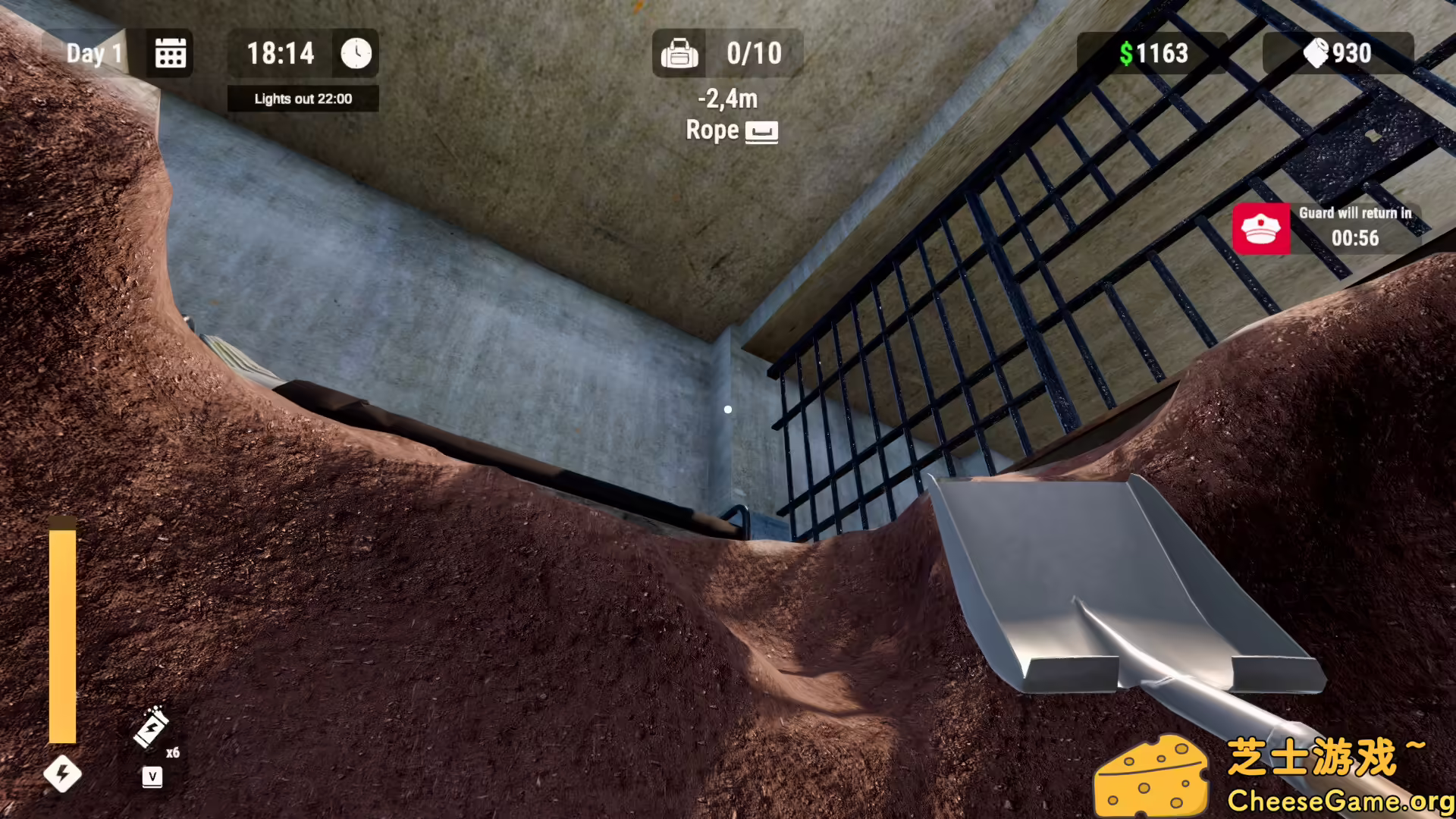
Task: Click the energy drink icon labeled x6
Action: [x=152, y=728]
